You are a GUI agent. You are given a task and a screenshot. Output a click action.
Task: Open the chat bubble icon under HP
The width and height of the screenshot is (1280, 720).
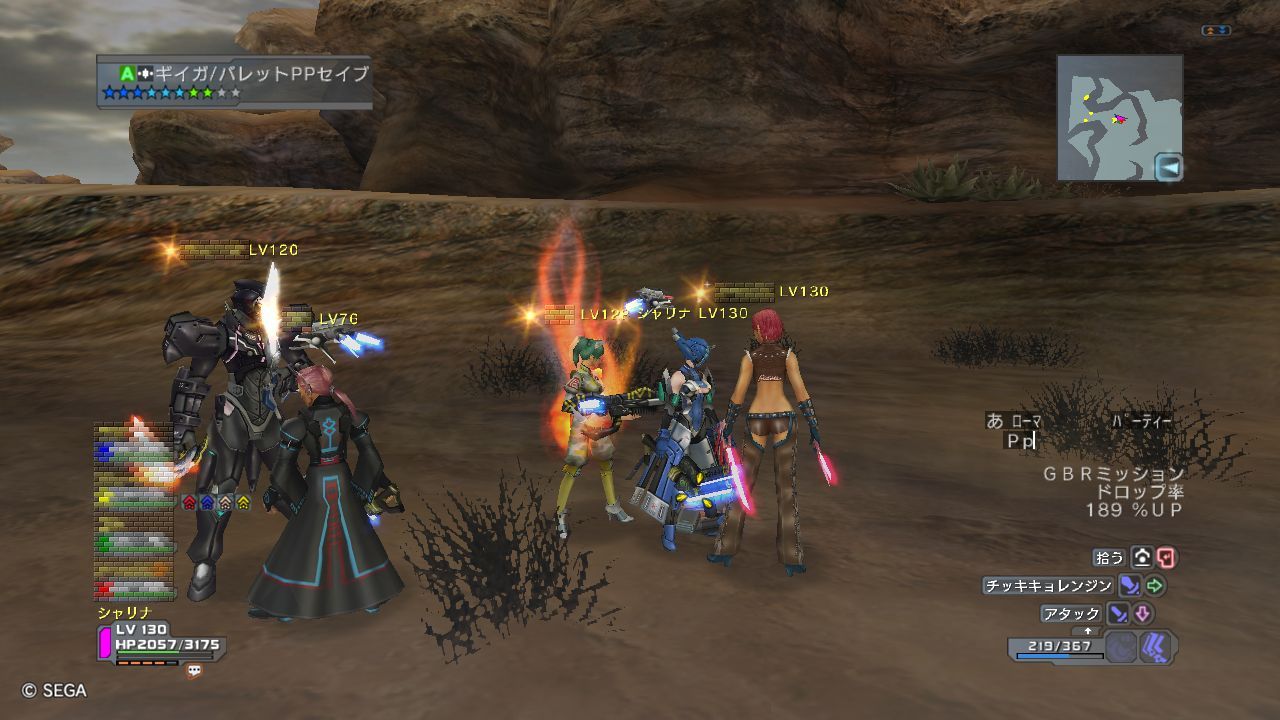194,671
